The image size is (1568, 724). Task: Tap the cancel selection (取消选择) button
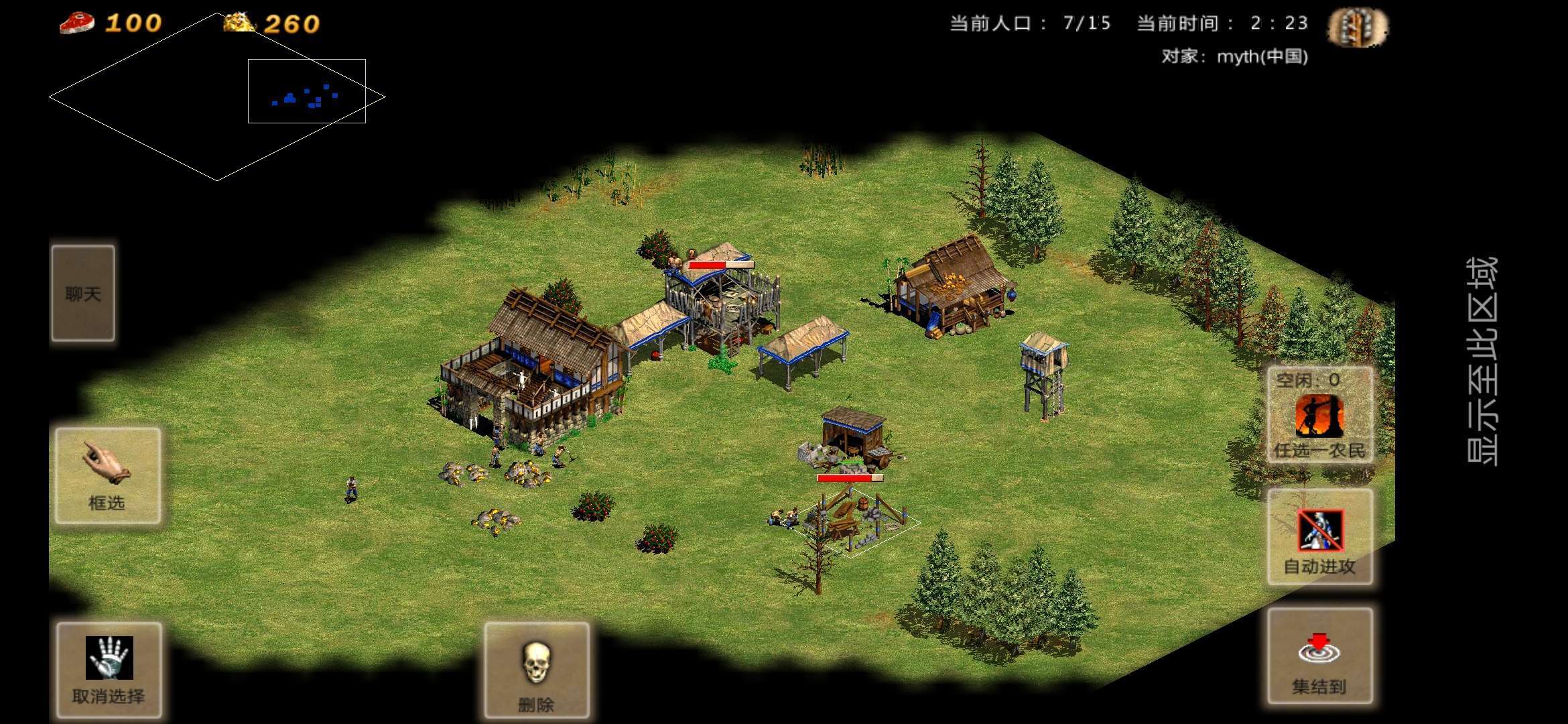[x=109, y=669]
